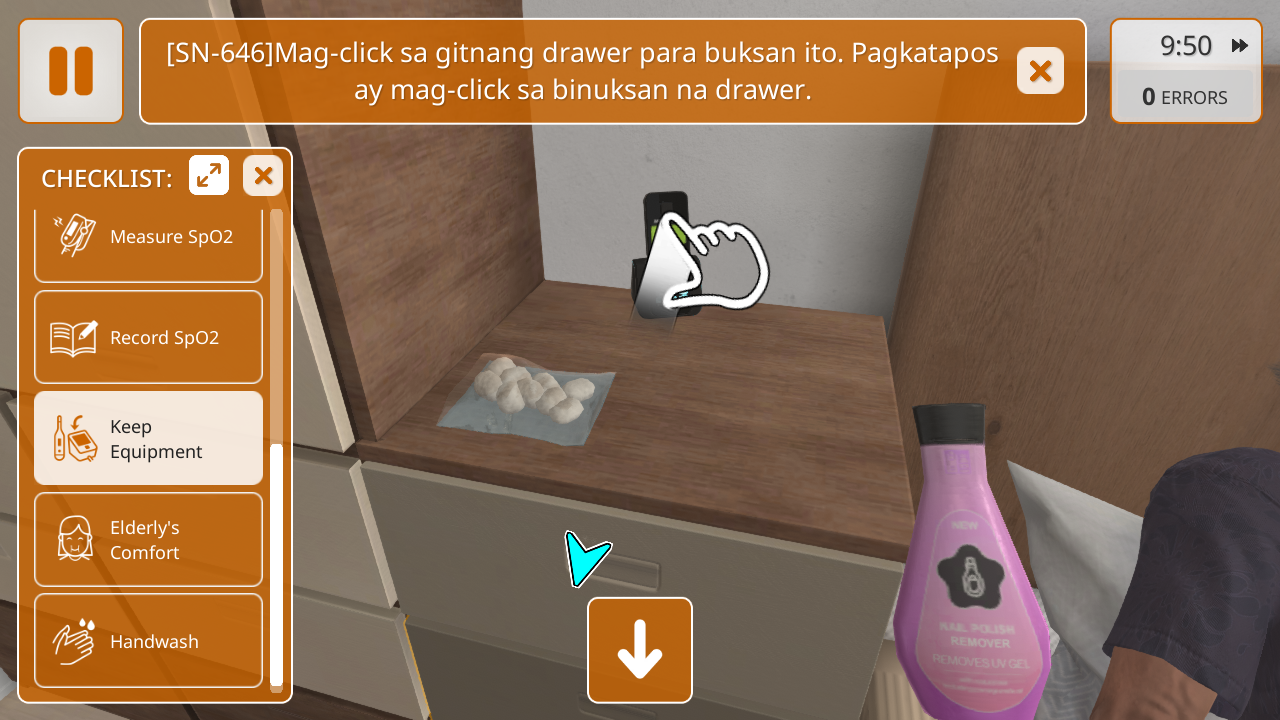
Task: Select the Record SpO2 checklist item
Action: pos(148,337)
